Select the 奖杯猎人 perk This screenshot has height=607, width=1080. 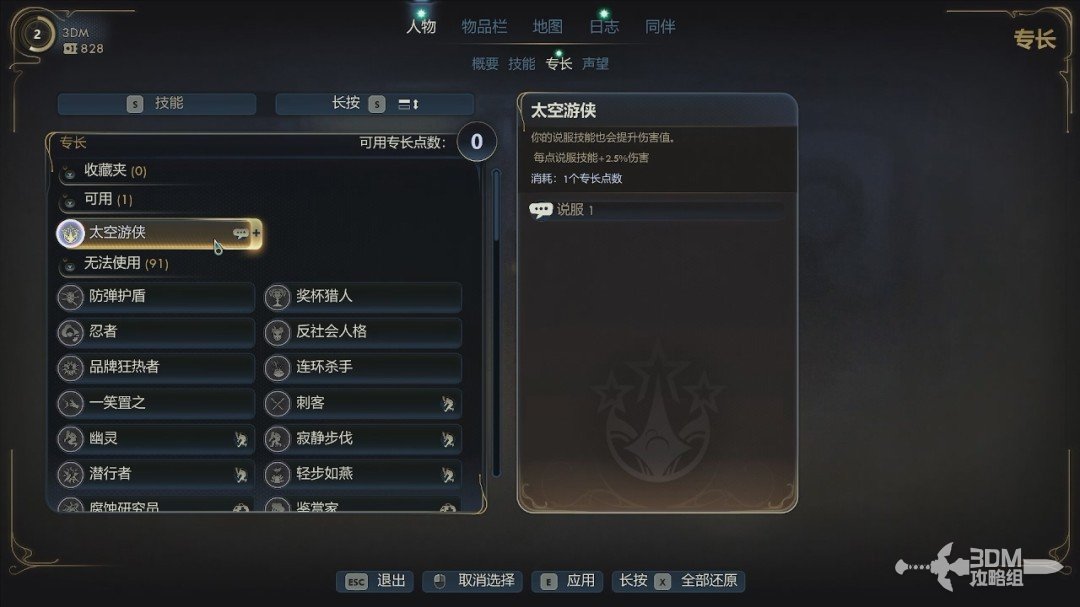click(x=363, y=297)
